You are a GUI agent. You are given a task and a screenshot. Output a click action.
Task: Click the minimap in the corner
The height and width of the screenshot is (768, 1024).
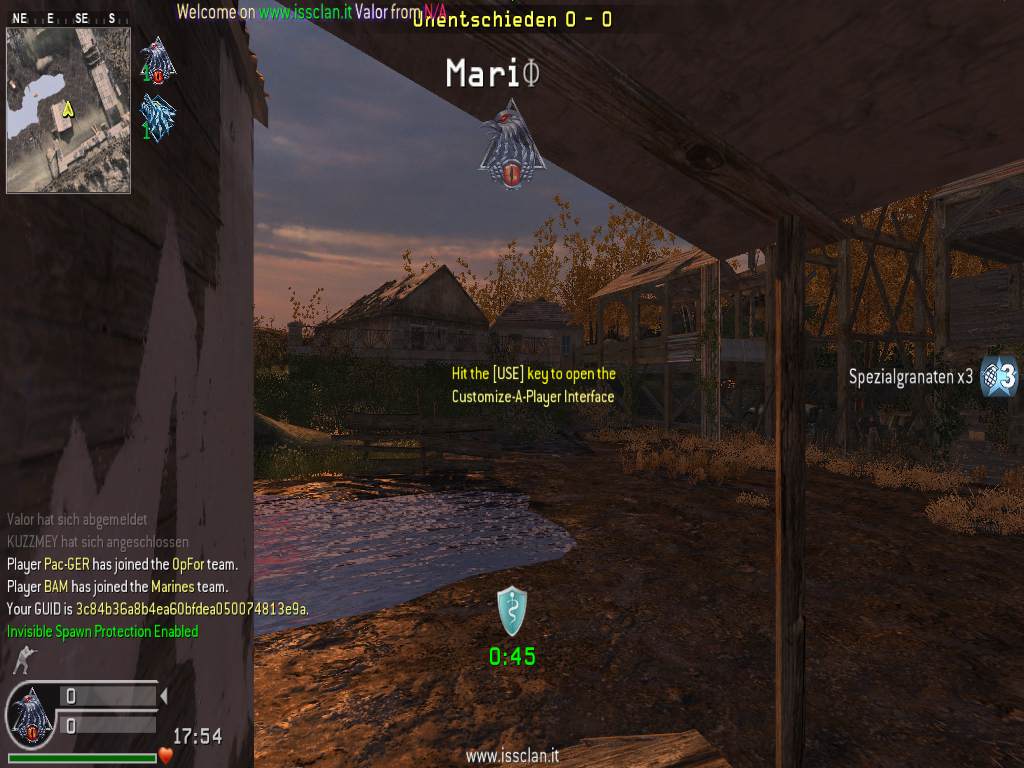68,109
